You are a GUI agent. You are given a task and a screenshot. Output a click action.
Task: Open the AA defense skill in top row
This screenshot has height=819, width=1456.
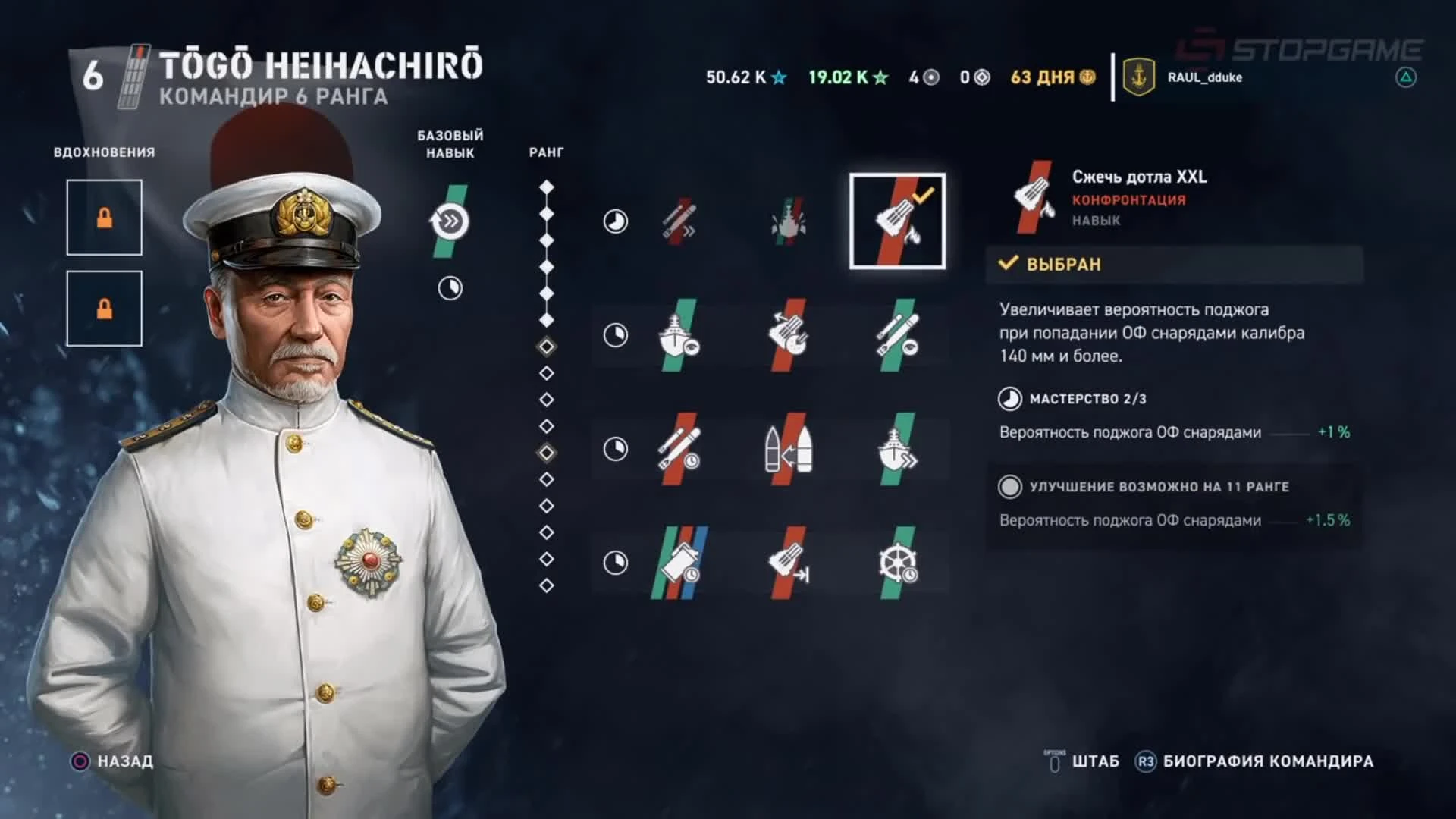(789, 220)
